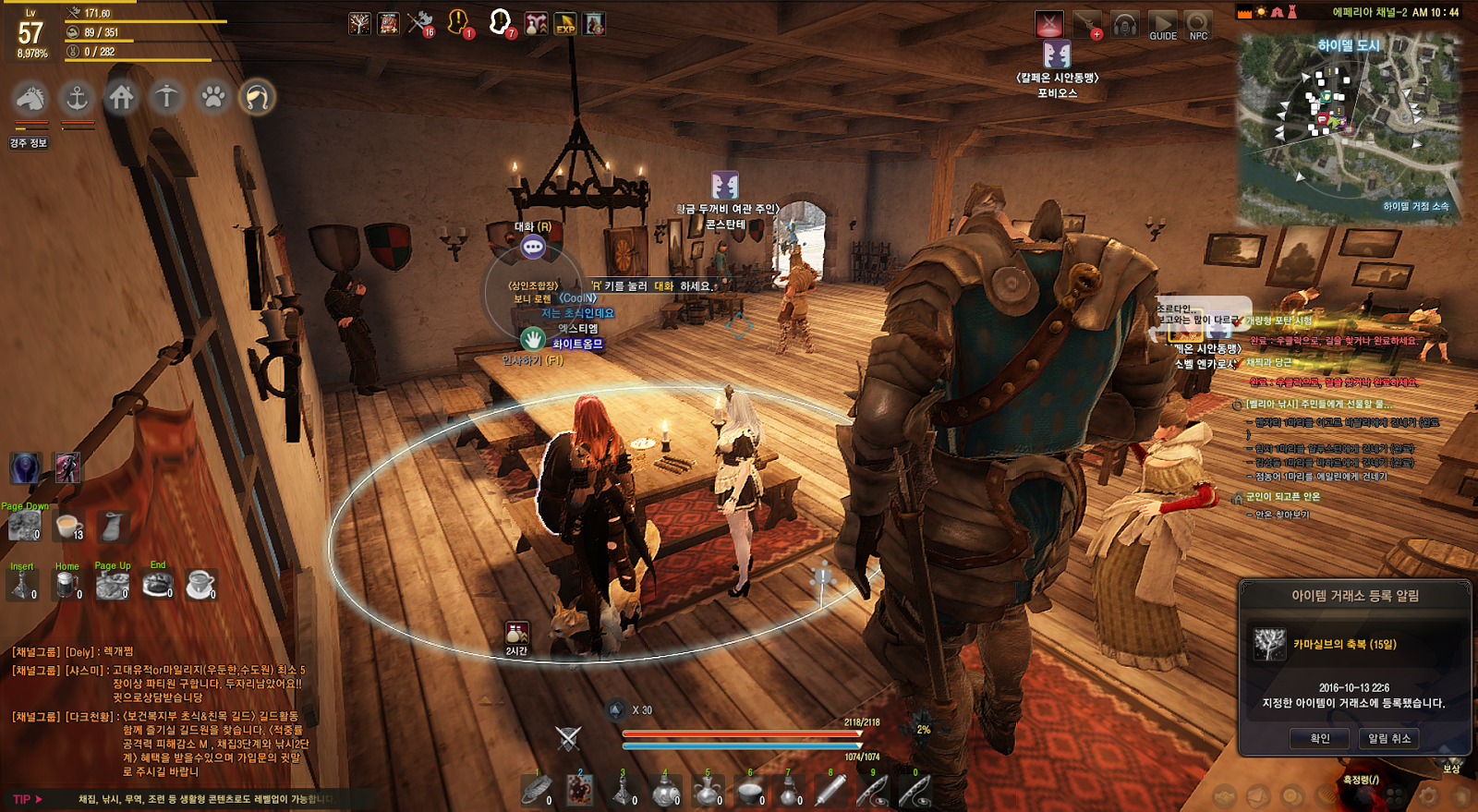
Task: Cancel the alert via 알림 취소
Action: (x=1388, y=739)
